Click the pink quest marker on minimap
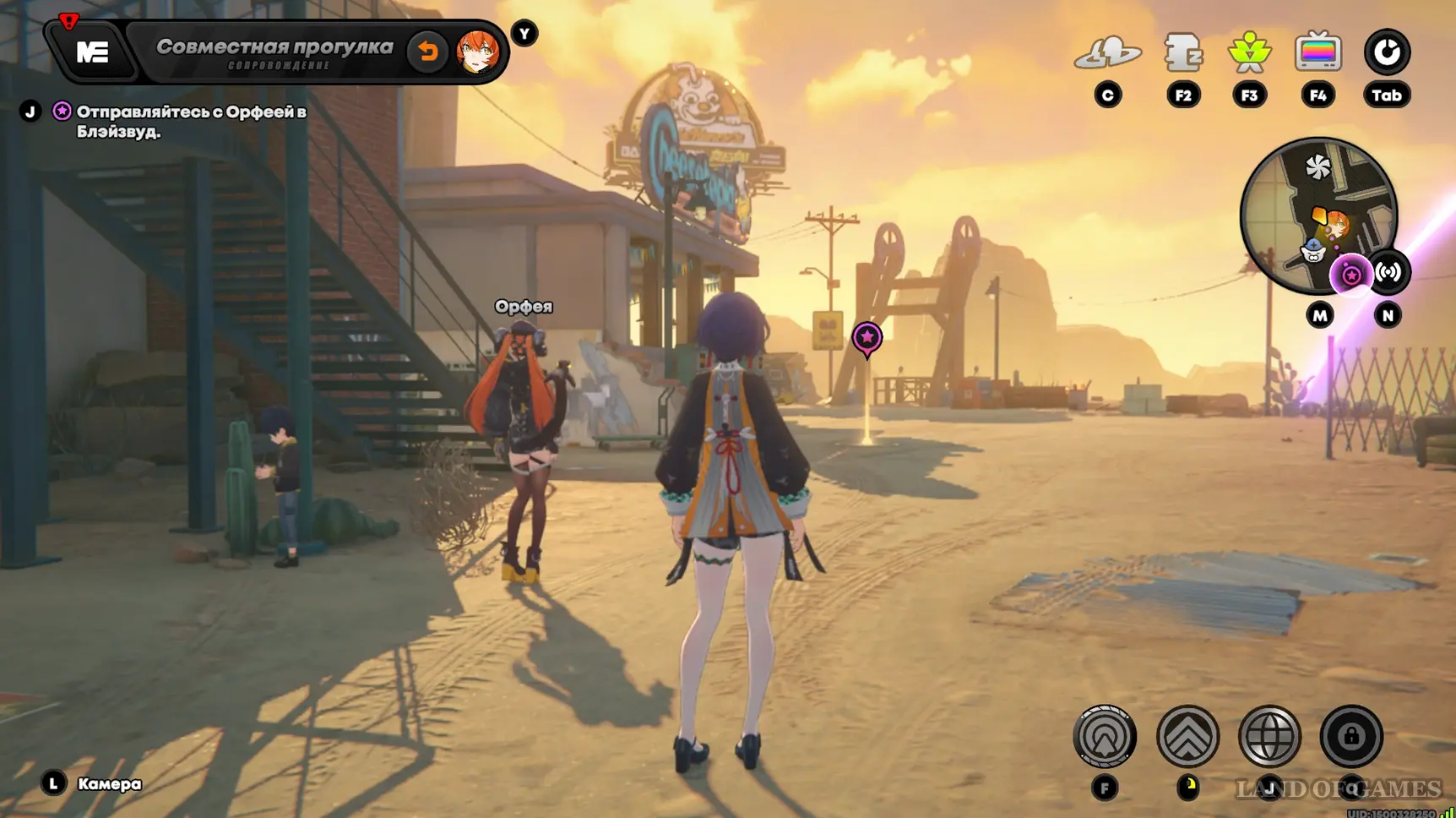The height and width of the screenshot is (818, 1456). pyautogui.click(x=1350, y=275)
